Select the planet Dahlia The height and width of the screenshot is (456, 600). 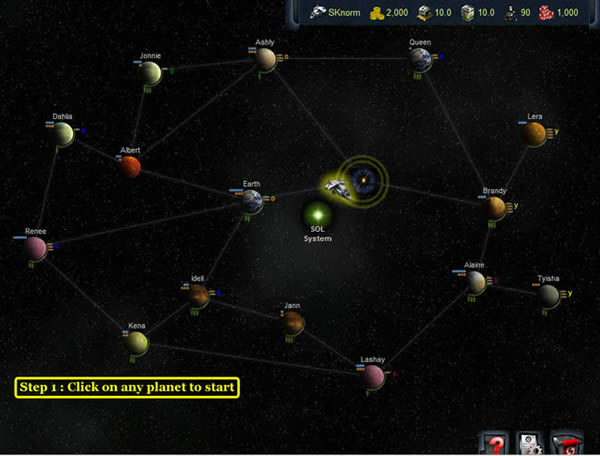pyautogui.click(x=64, y=134)
